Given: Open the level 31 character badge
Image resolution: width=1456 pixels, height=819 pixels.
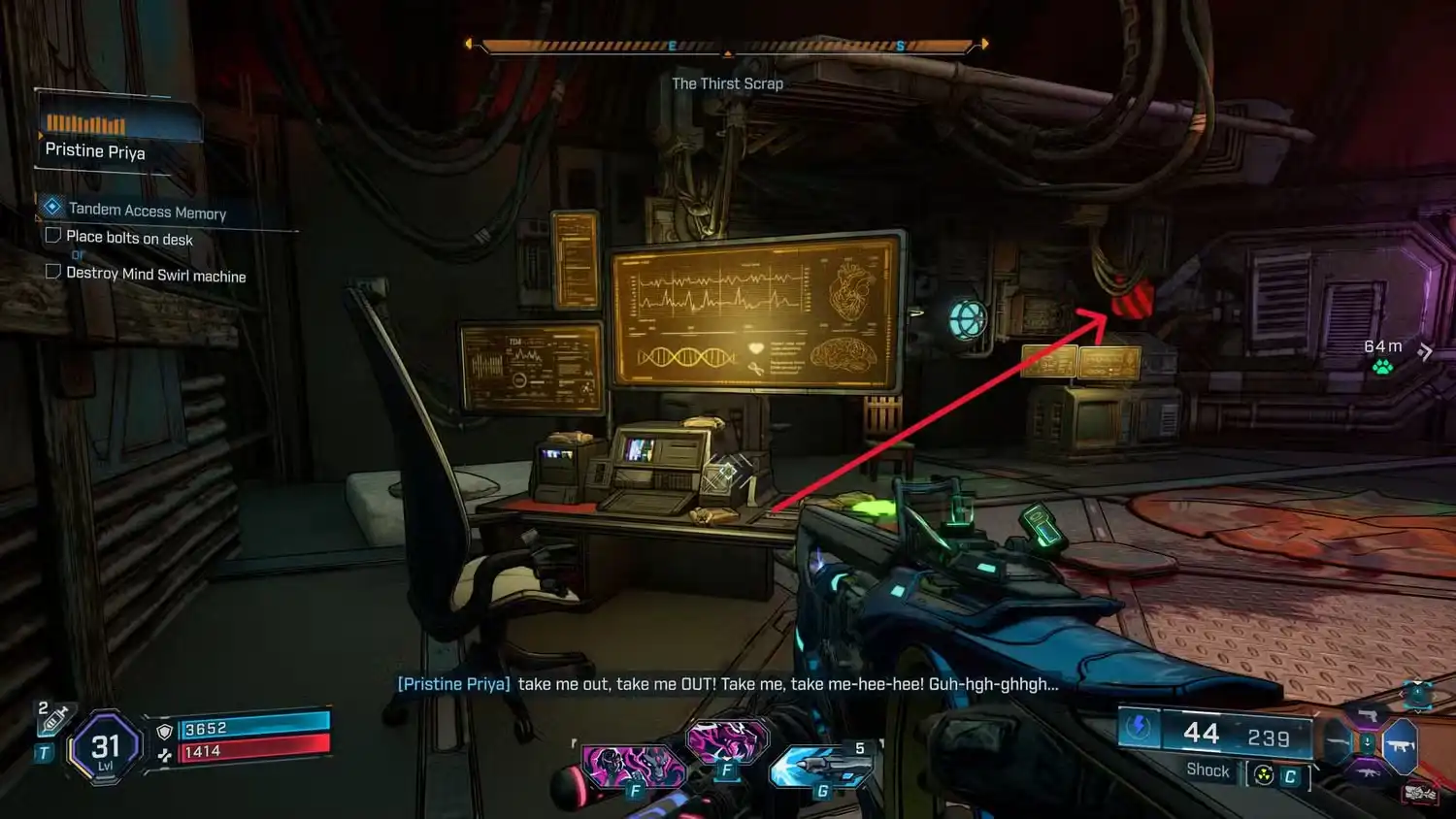Looking at the screenshot, I should tap(105, 747).
